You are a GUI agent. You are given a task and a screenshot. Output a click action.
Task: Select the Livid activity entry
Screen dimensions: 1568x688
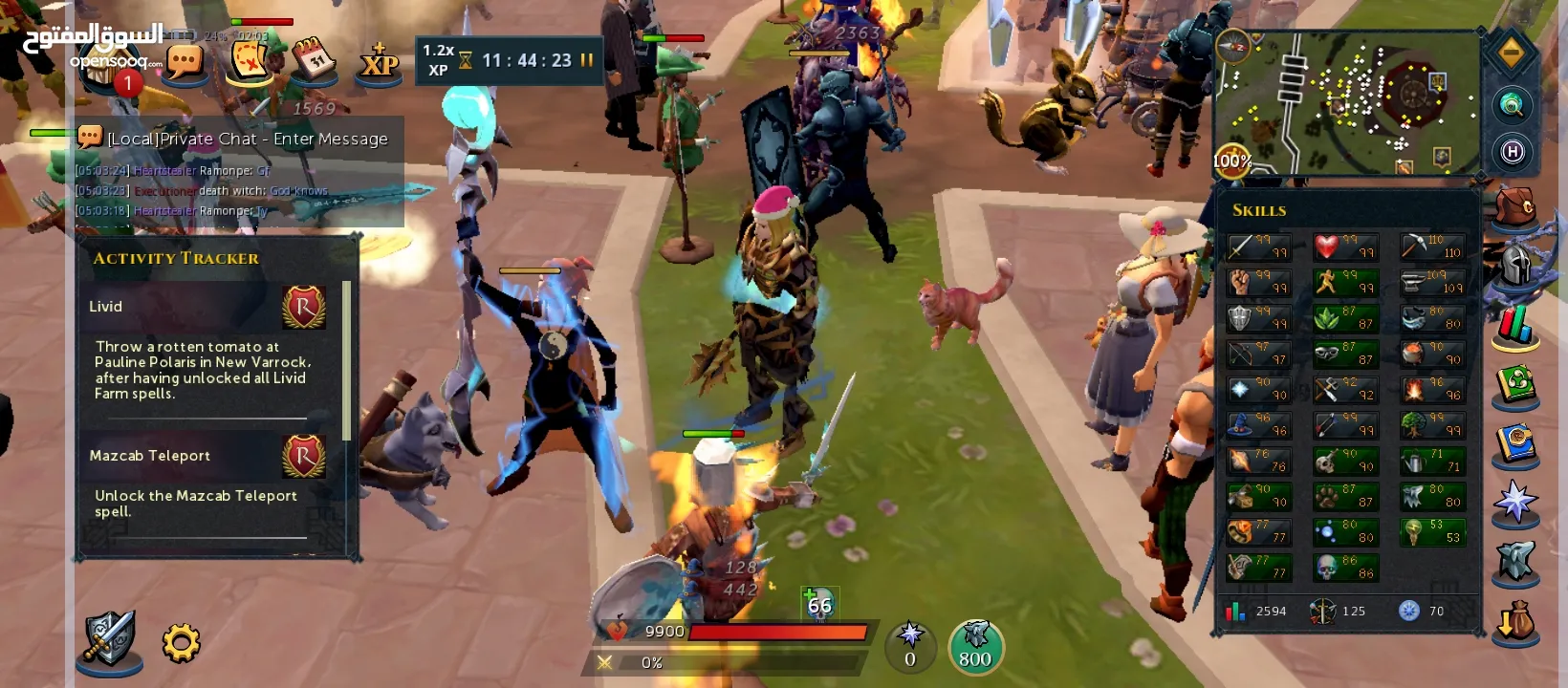pos(207,307)
